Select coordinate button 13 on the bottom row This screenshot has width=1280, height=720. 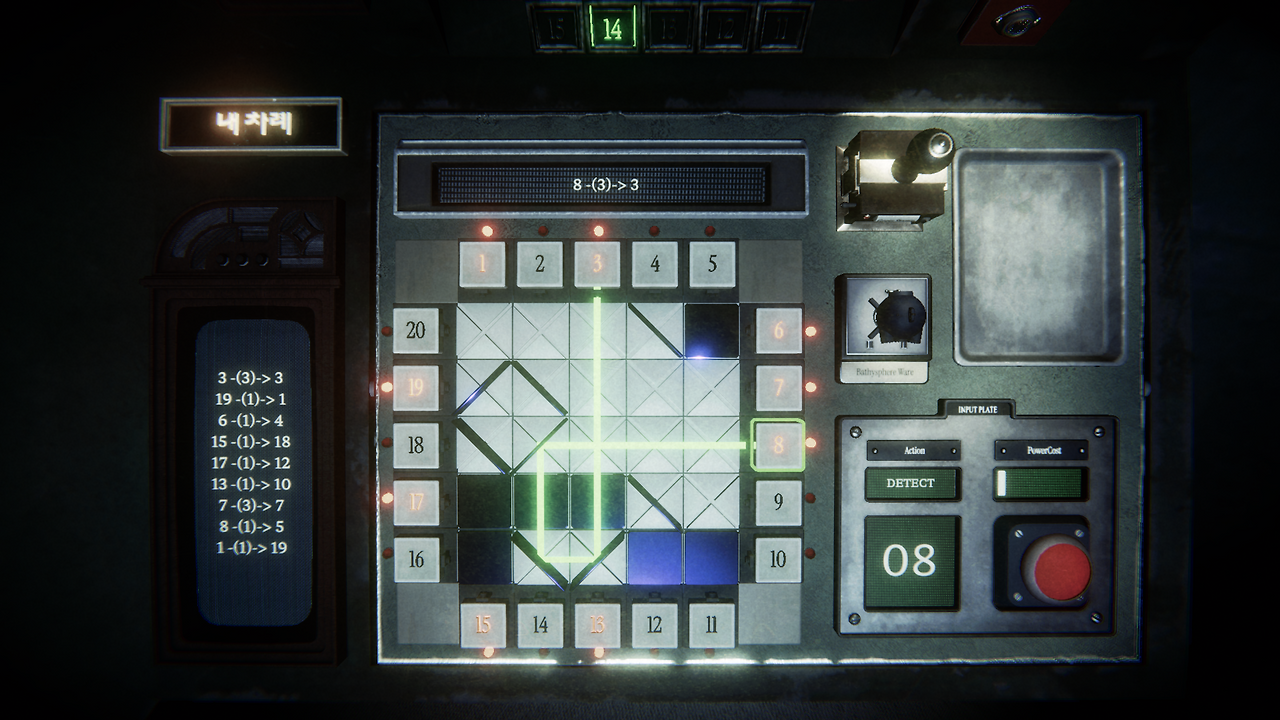(x=597, y=625)
